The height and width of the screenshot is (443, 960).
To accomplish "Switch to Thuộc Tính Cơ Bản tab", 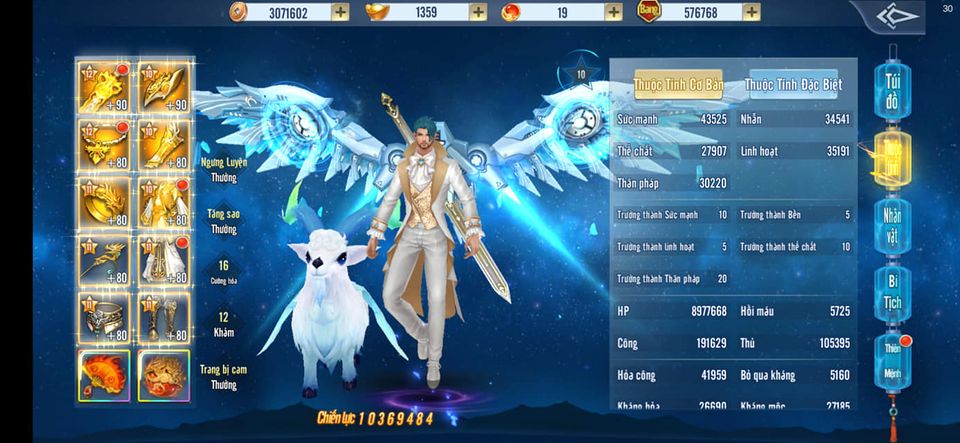I will [x=678, y=85].
